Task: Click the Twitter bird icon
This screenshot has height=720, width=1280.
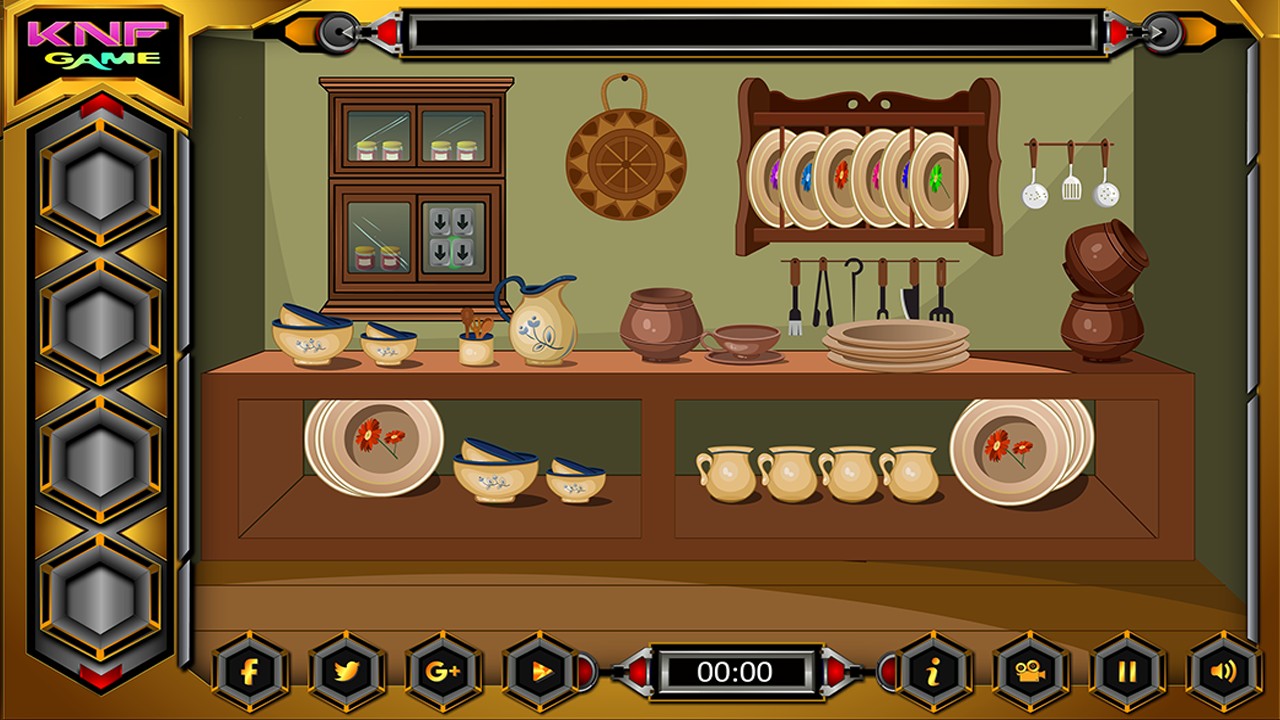Action: click(346, 671)
